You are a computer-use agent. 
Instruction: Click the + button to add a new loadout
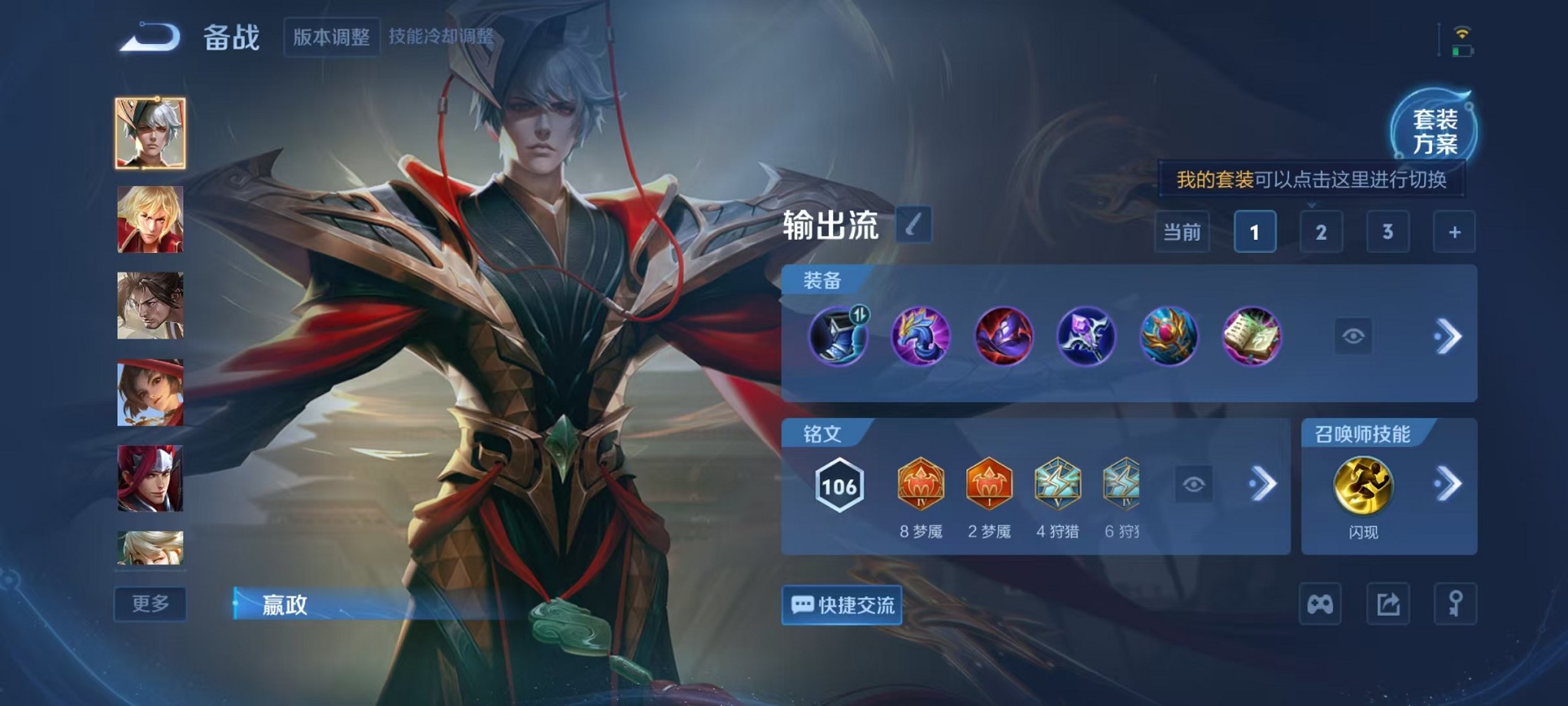pyautogui.click(x=1455, y=231)
